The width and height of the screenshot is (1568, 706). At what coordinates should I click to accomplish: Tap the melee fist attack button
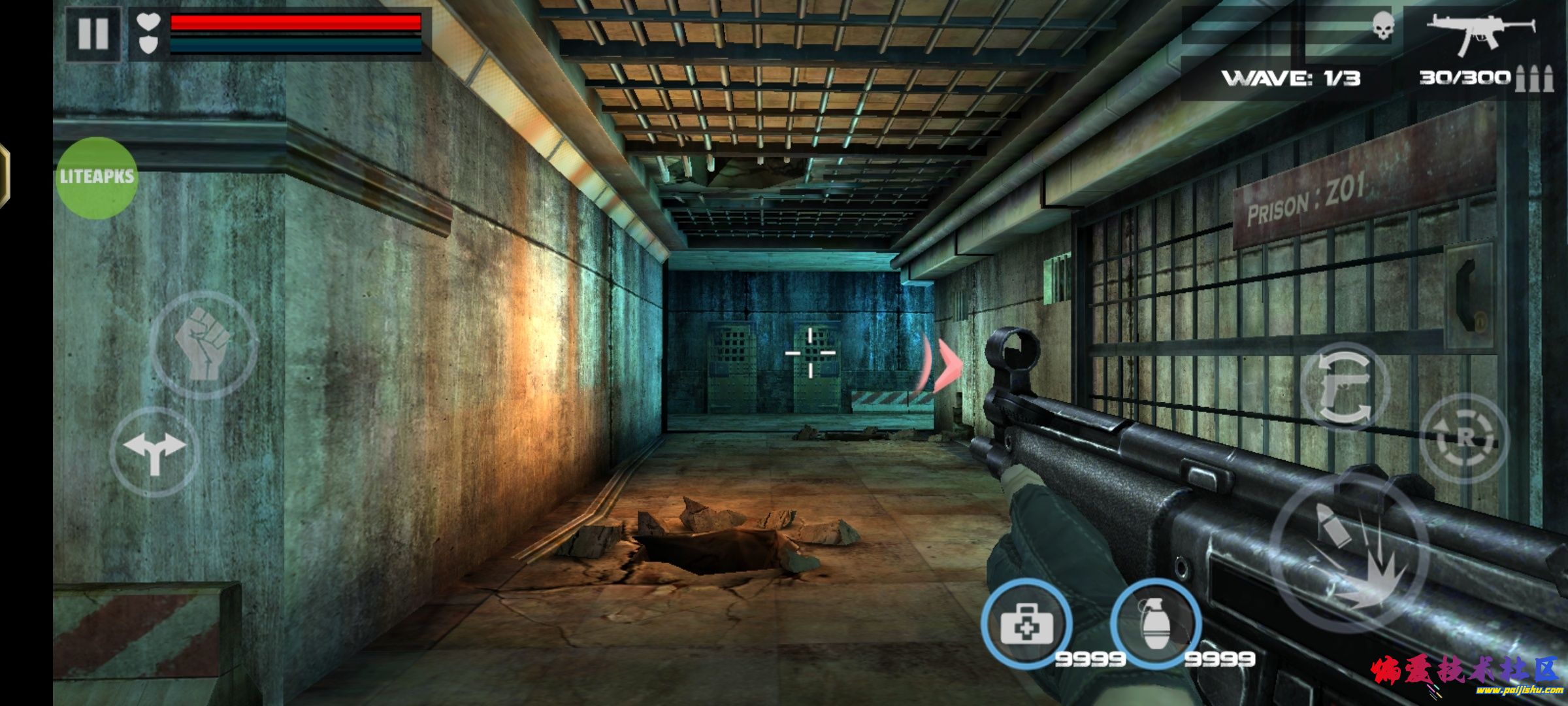pos(204,345)
